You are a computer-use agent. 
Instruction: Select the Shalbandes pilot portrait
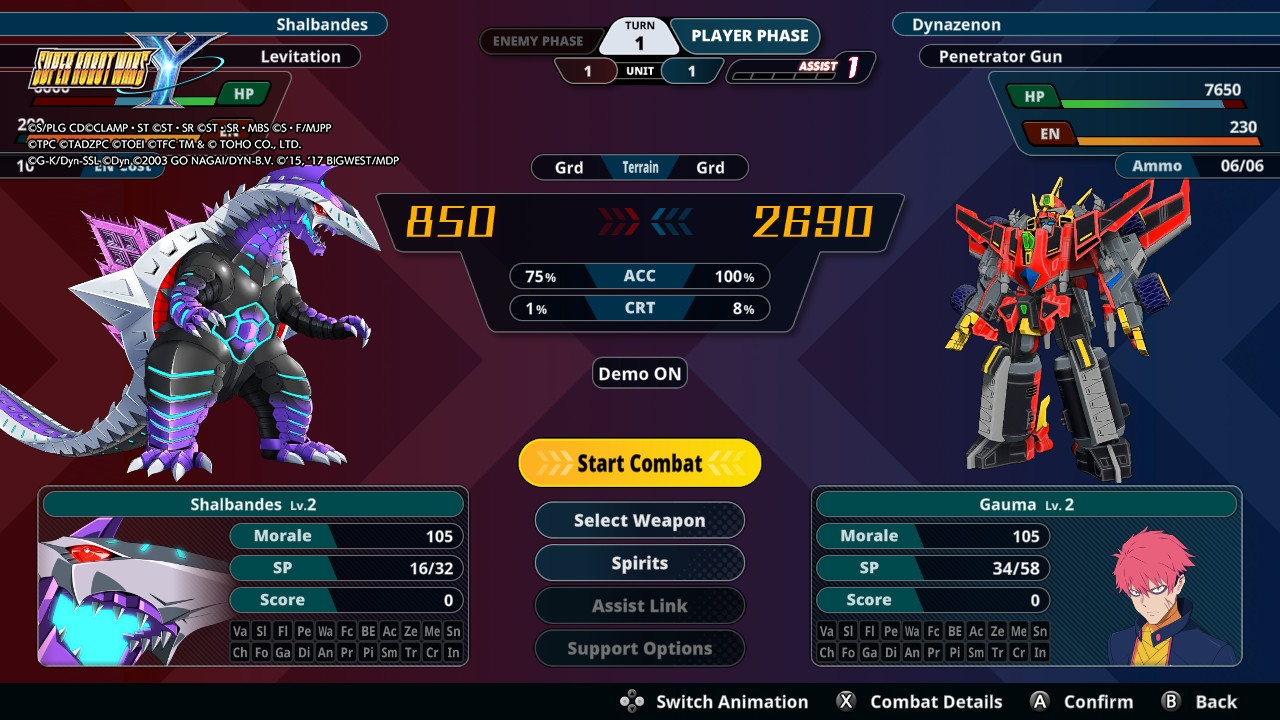pos(132,592)
